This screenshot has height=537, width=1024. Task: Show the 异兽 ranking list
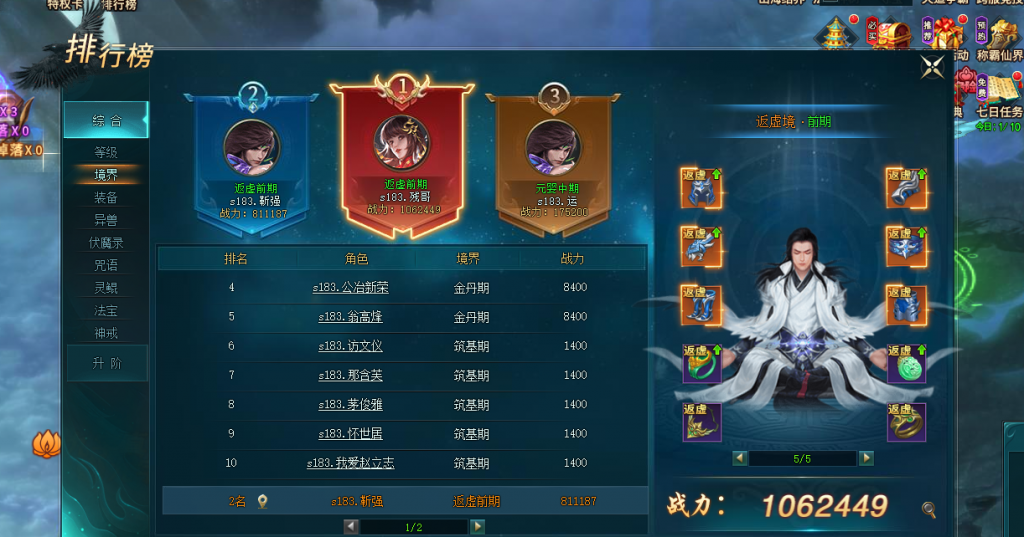click(x=106, y=220)
